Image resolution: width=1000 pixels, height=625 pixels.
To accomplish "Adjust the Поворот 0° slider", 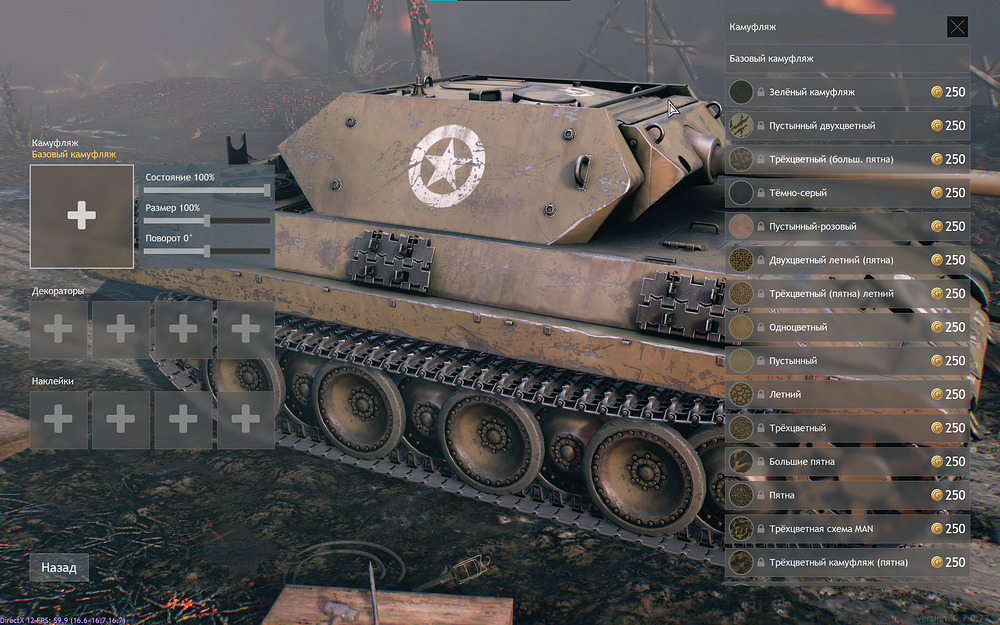I will pos(207,251).
